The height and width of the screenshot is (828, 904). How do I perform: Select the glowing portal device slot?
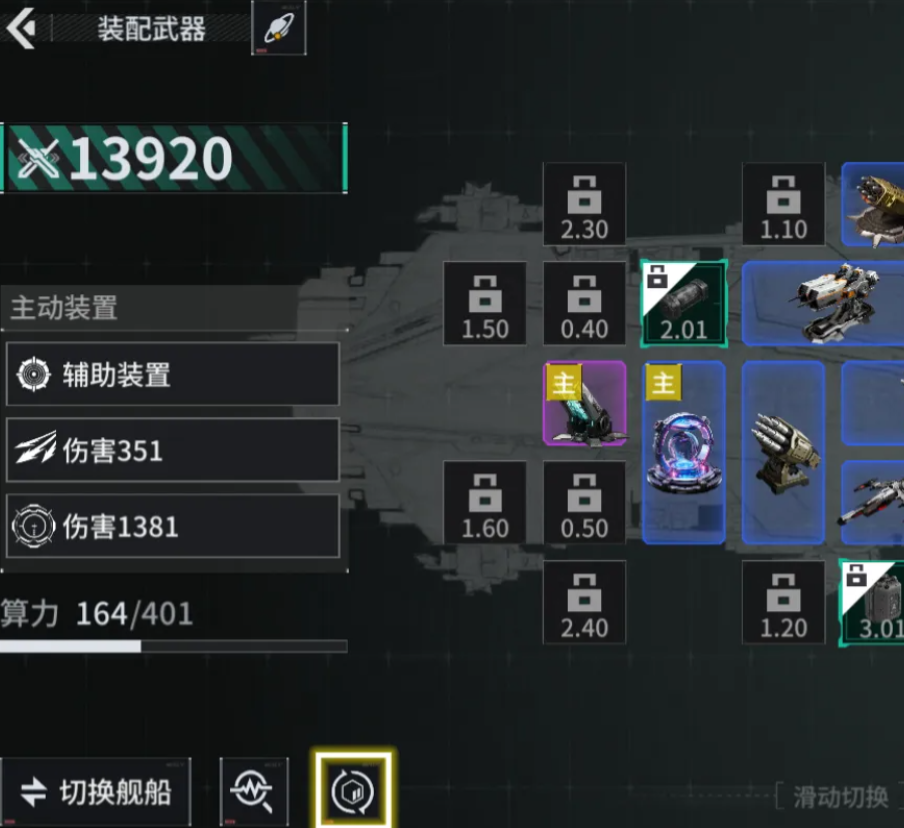[684, 452]
